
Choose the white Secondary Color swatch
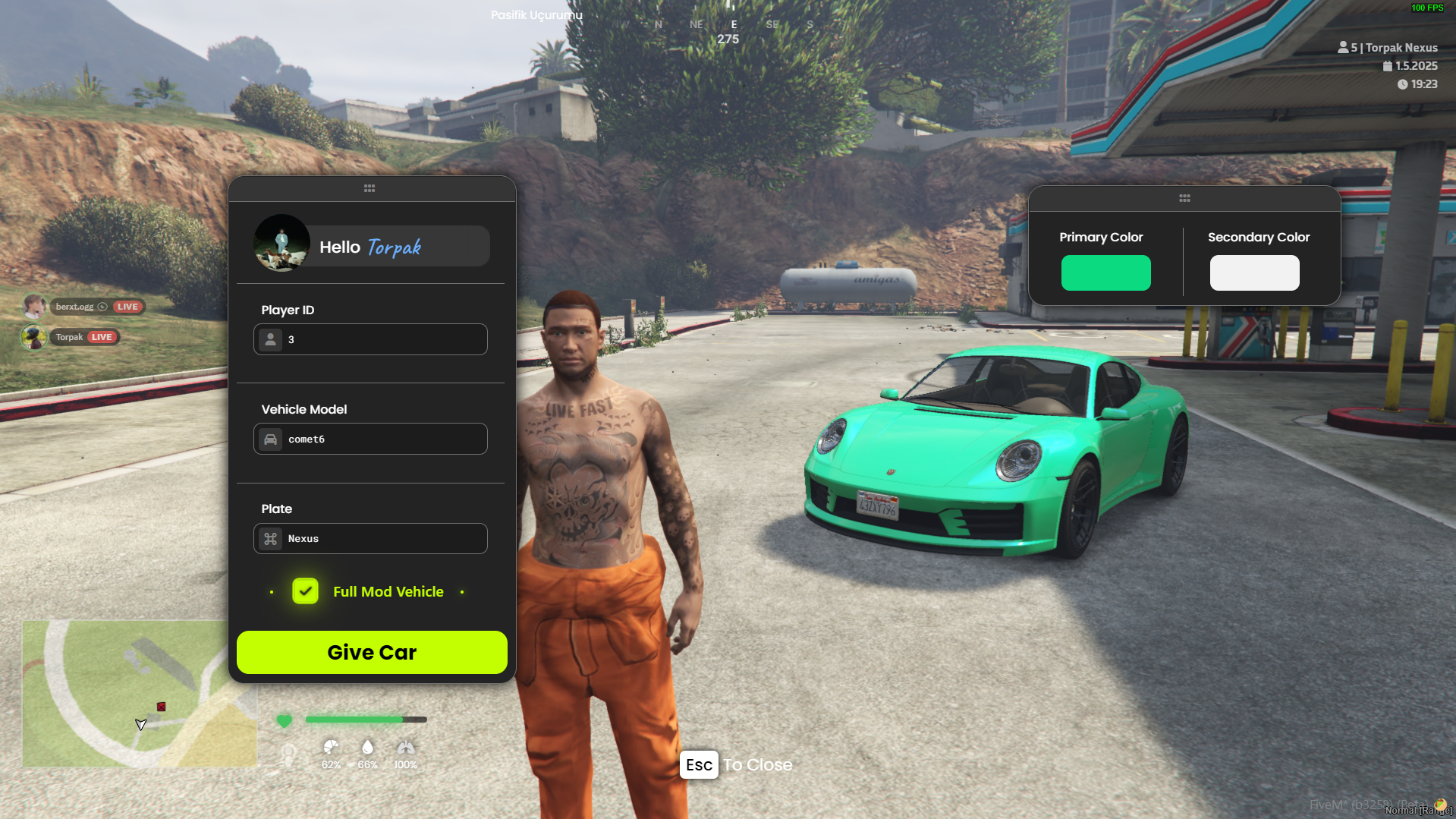pos(1254,272)
